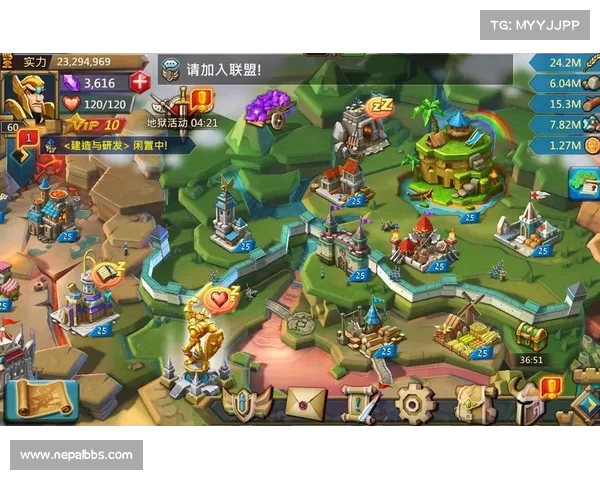Open the island map button
Viewport: 600px width, 480px height.
[x=581, y=183]
